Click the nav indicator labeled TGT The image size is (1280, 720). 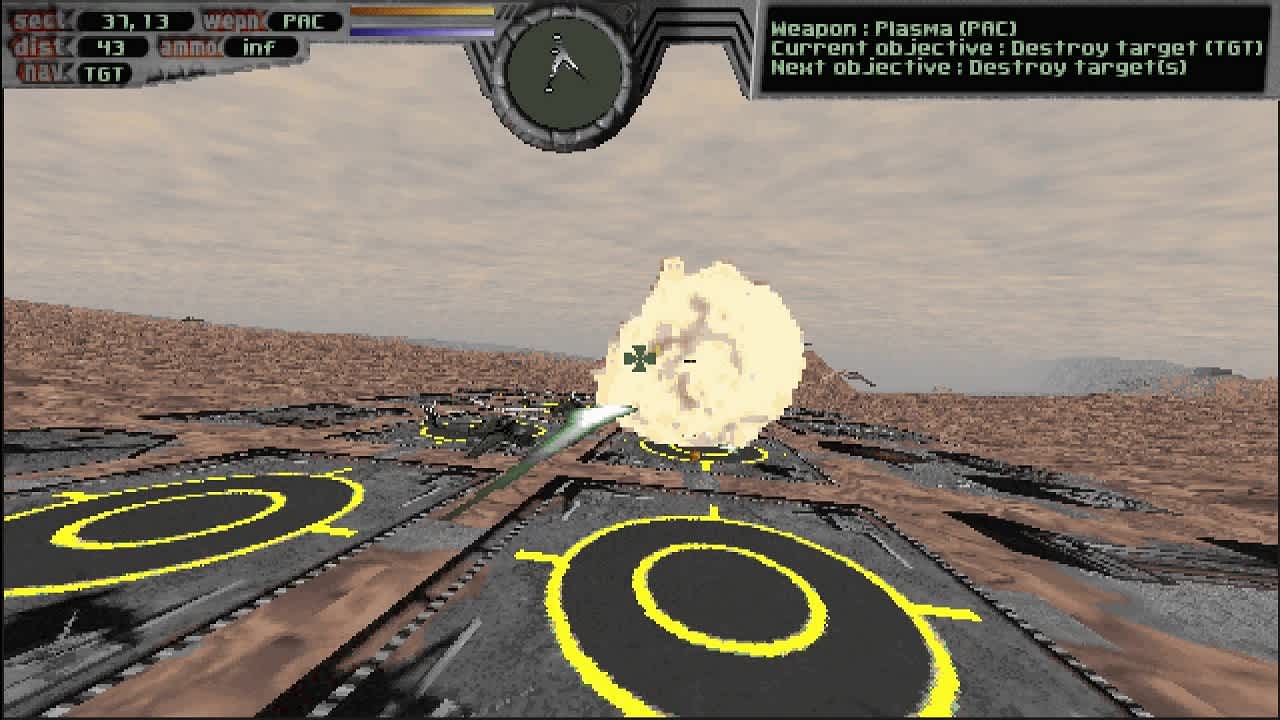tap(104, 72)
